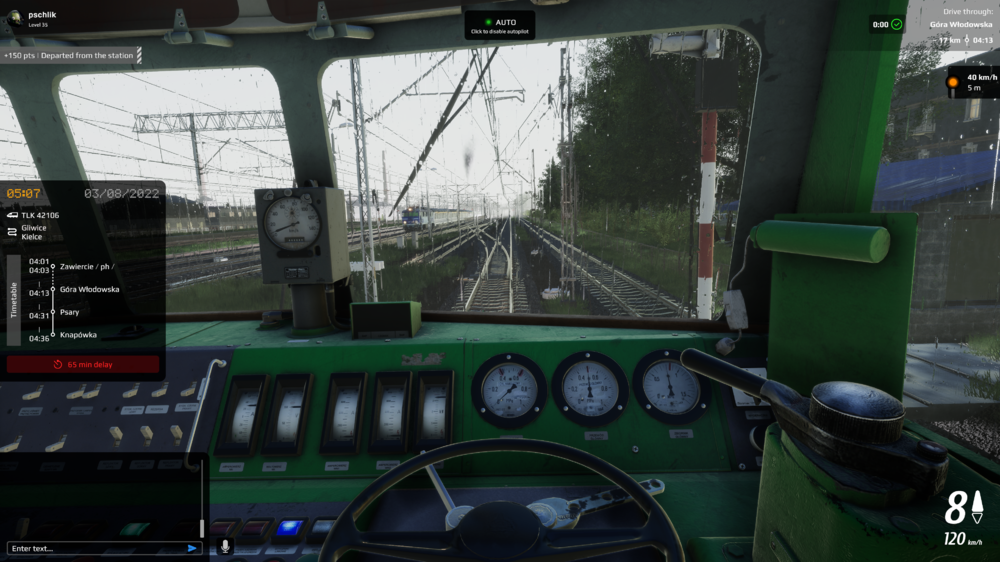This screenshot has height=562, width=1000.
Task: Select the Knapówka timetable stop
Action: [78, 335]
